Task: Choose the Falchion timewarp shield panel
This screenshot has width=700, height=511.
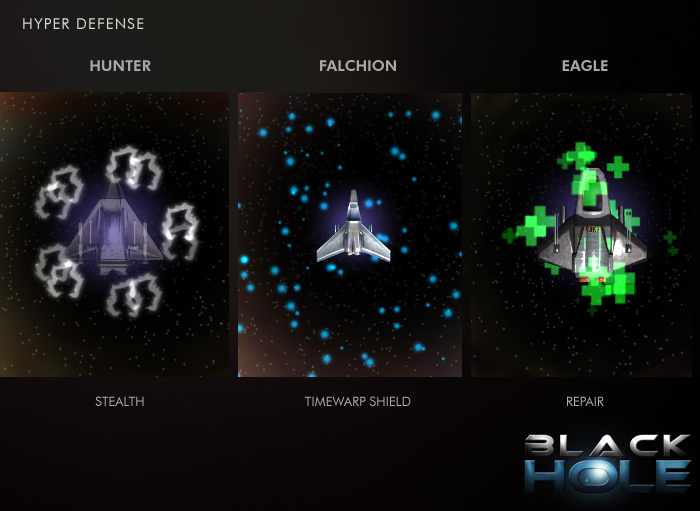Action: [350, 234]
